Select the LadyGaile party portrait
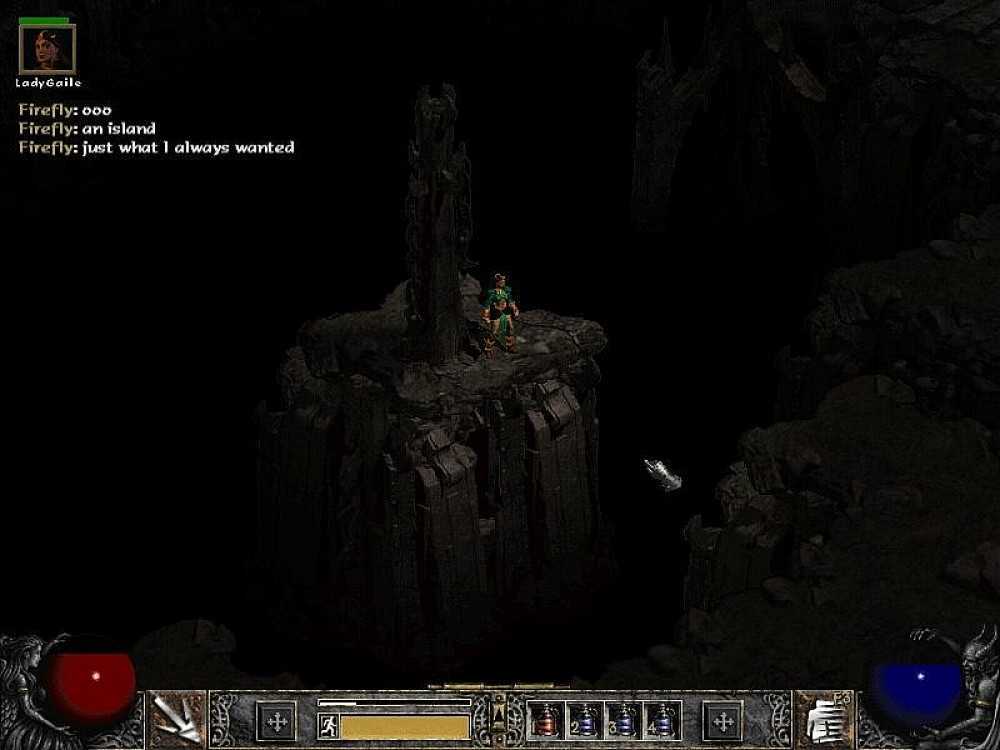The height and width of the screenshot is (750, 1000). tap(47, 49)
